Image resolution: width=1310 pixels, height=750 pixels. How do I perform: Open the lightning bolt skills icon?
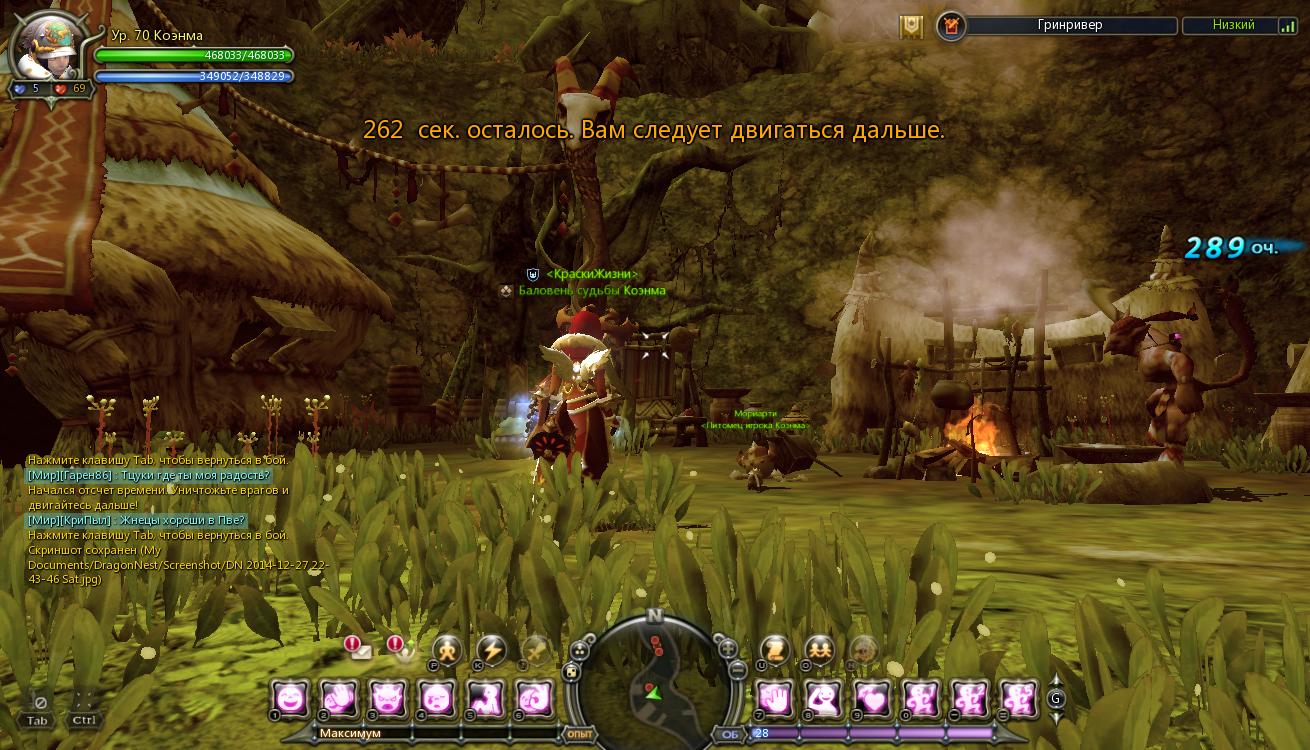coord(491,650)
